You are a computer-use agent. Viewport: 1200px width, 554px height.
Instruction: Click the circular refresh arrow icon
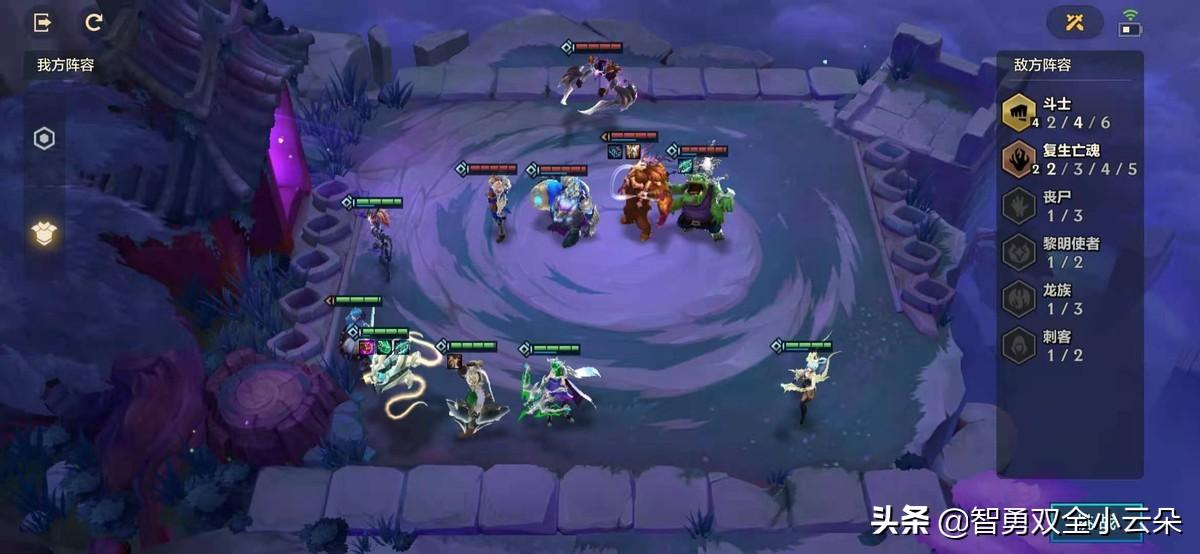94,22
